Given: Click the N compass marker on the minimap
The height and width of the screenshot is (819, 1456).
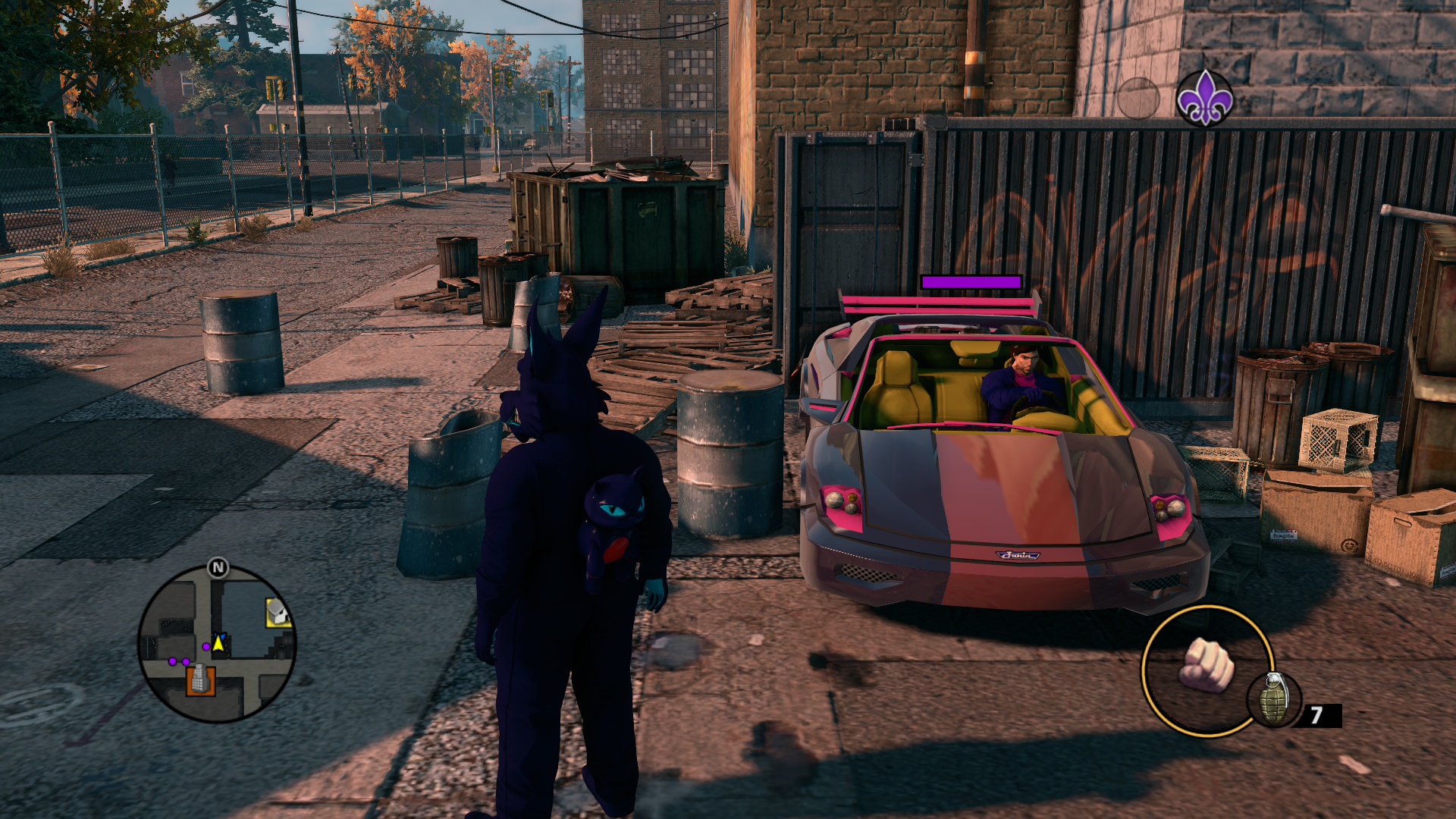Looking at the screenshot, I should 218,567.
